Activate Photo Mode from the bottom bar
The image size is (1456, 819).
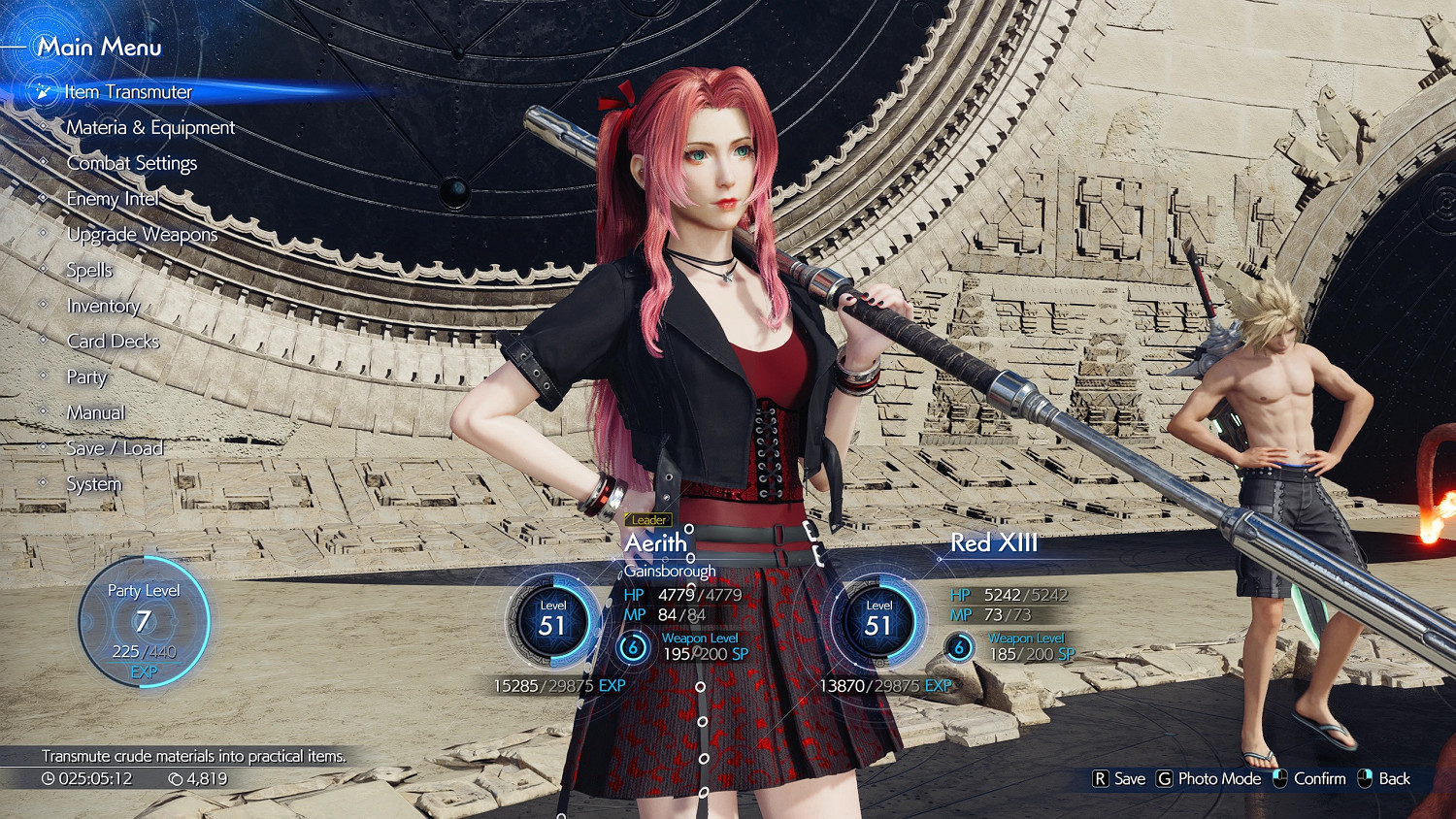pyautogui.click(x=1208, y=778)
